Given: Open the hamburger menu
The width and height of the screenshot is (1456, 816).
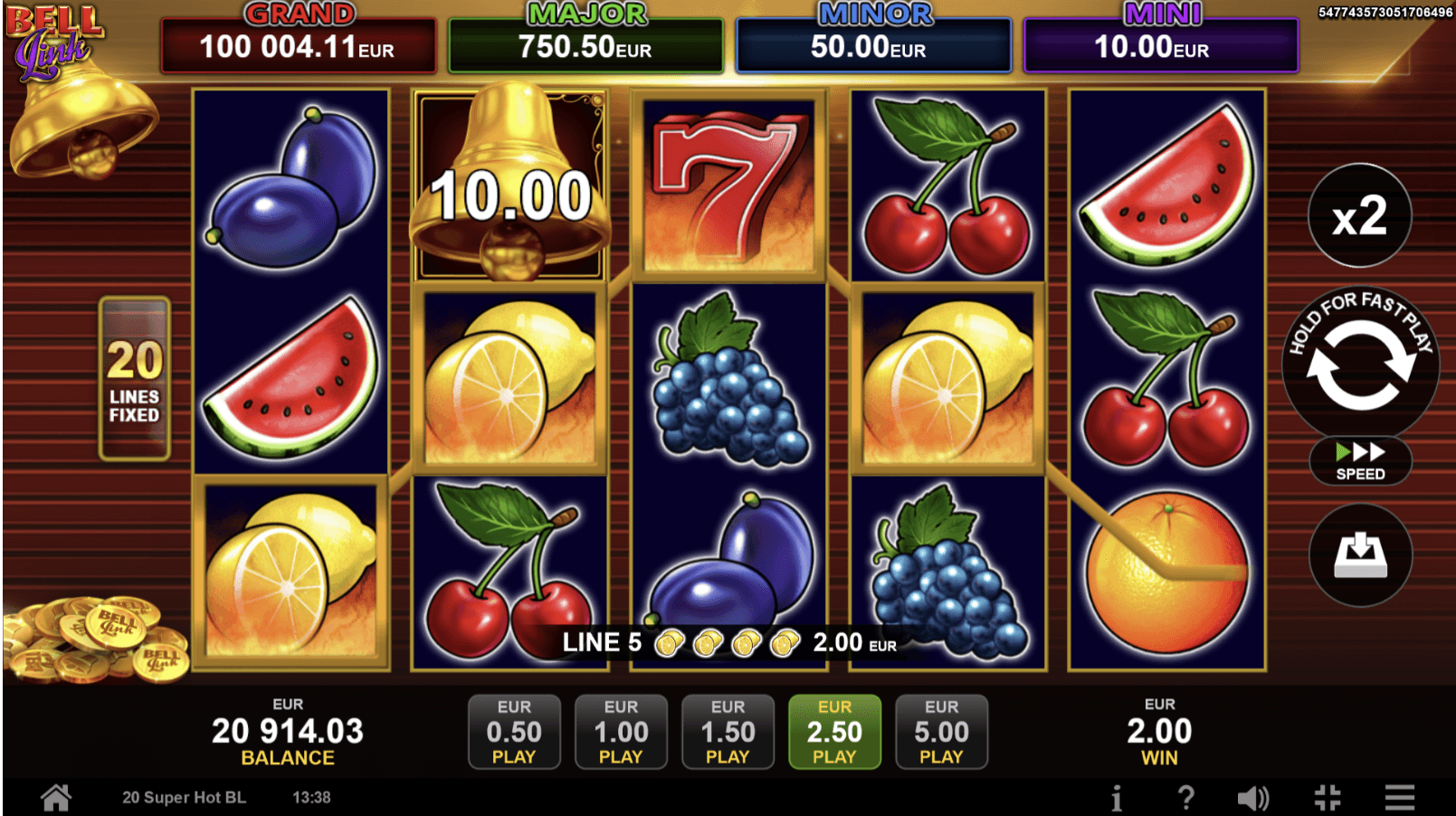Looking at the screenshot, I should [1399, 798].
